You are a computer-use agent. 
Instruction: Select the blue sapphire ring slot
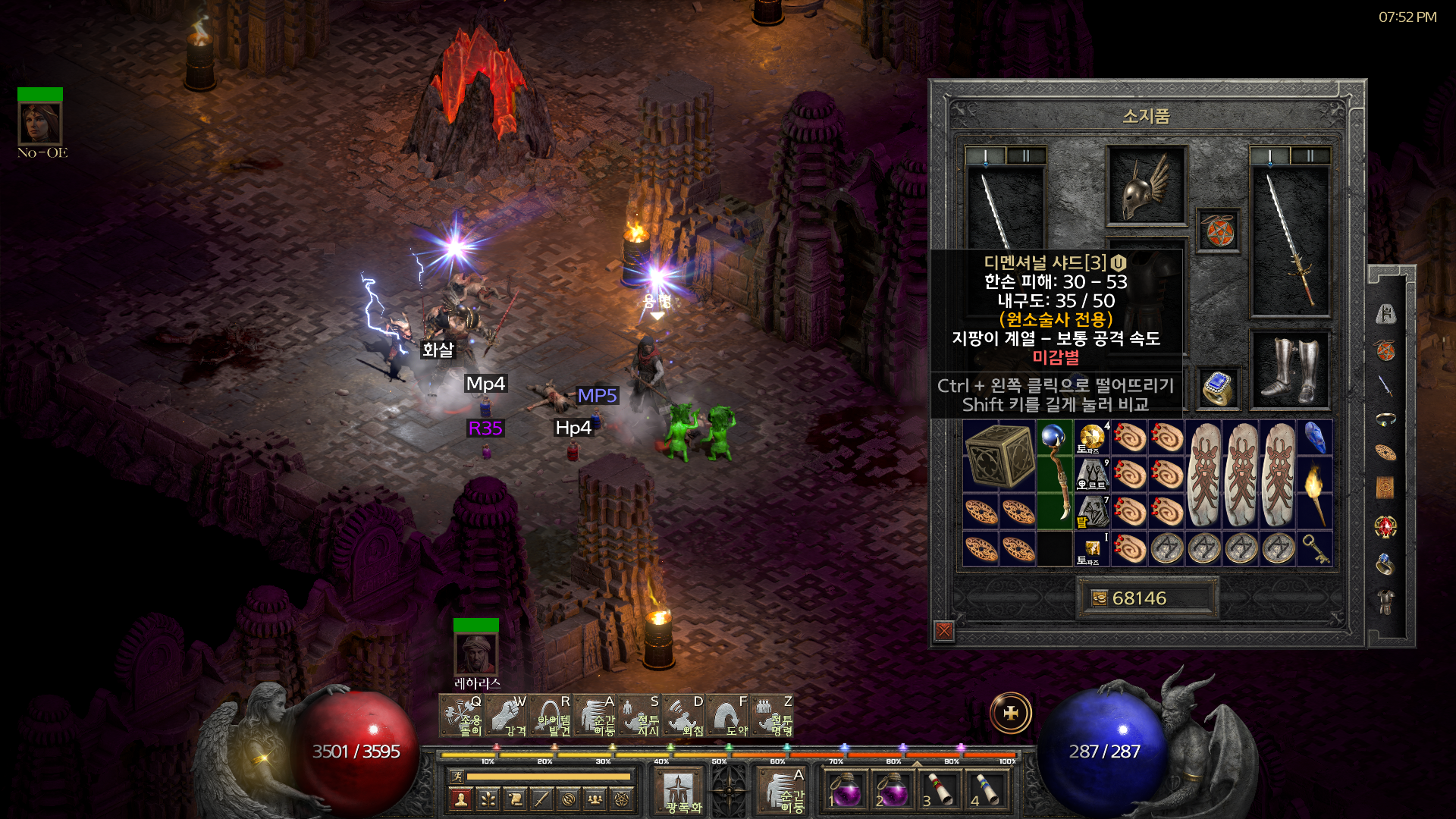tap(1218, 387)
